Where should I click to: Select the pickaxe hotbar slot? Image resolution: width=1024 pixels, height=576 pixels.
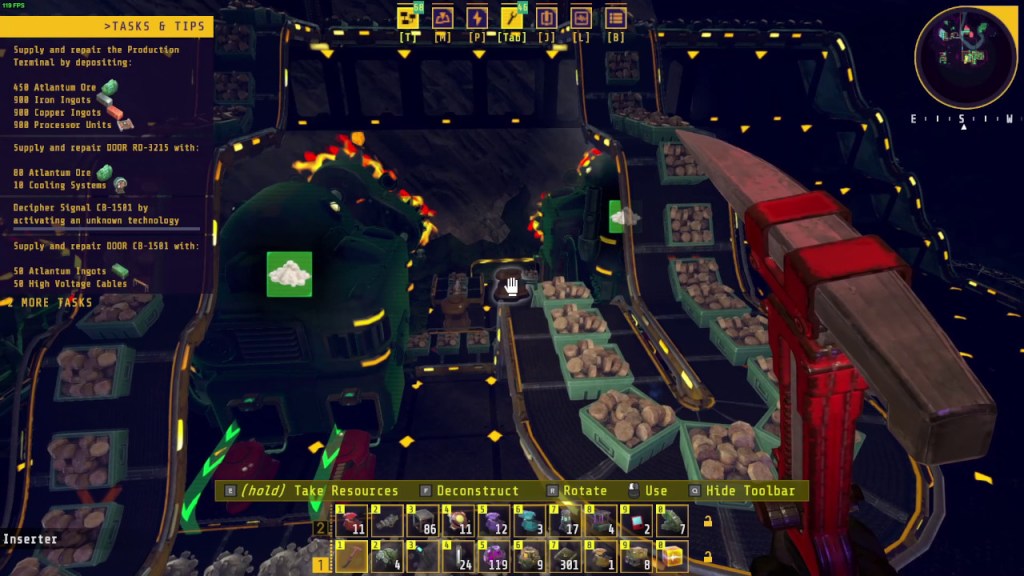coord(350,557)
